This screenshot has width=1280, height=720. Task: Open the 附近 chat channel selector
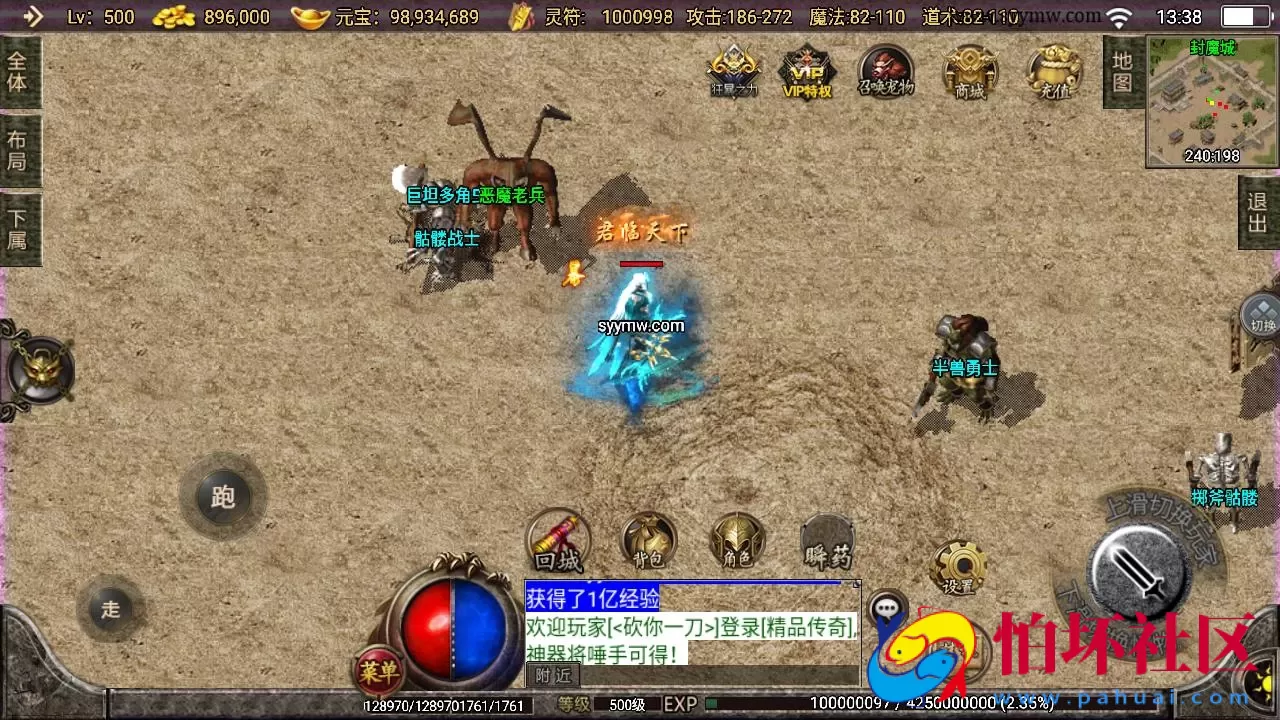[552, 675]
